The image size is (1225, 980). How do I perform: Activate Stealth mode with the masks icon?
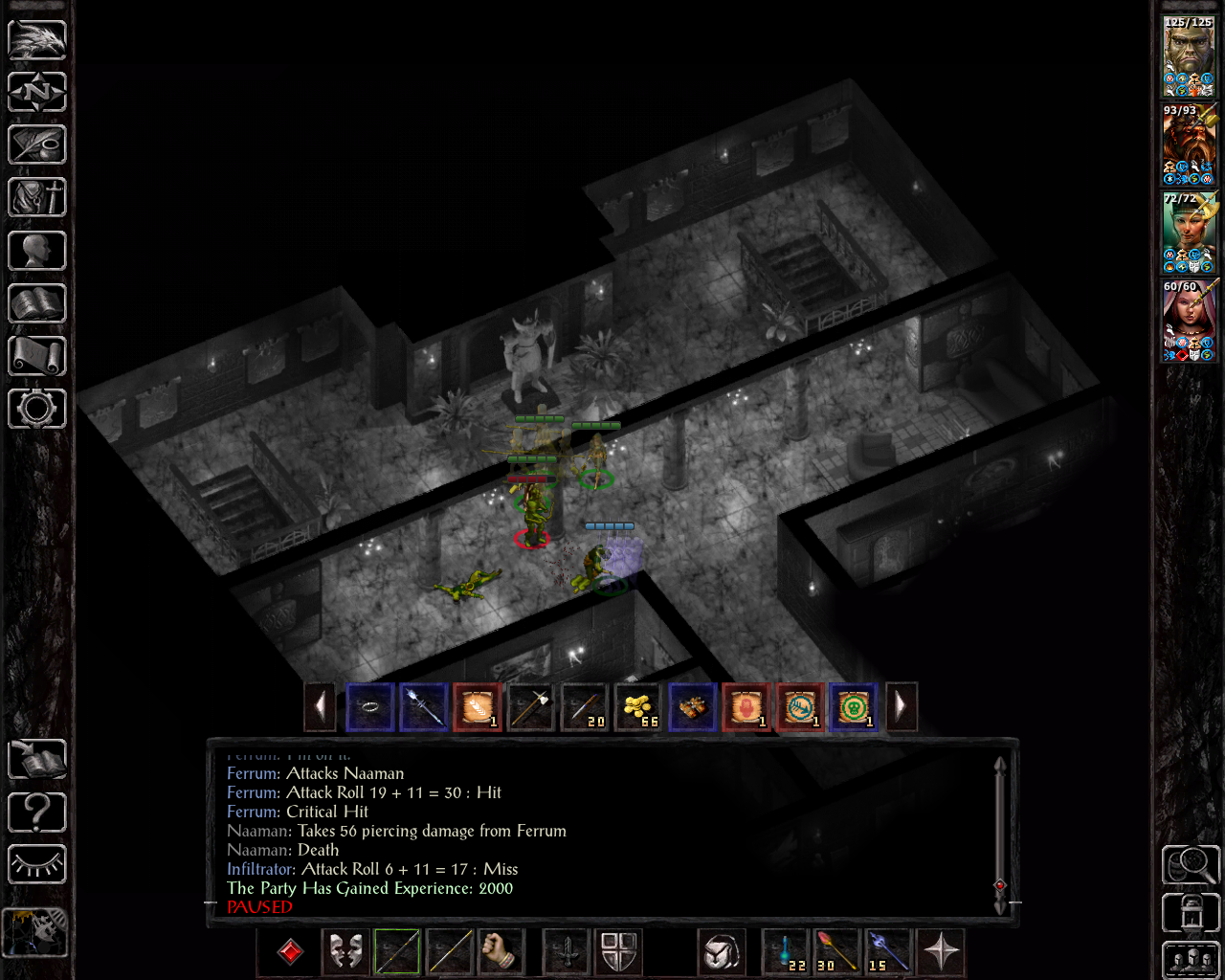pos(345,952)
